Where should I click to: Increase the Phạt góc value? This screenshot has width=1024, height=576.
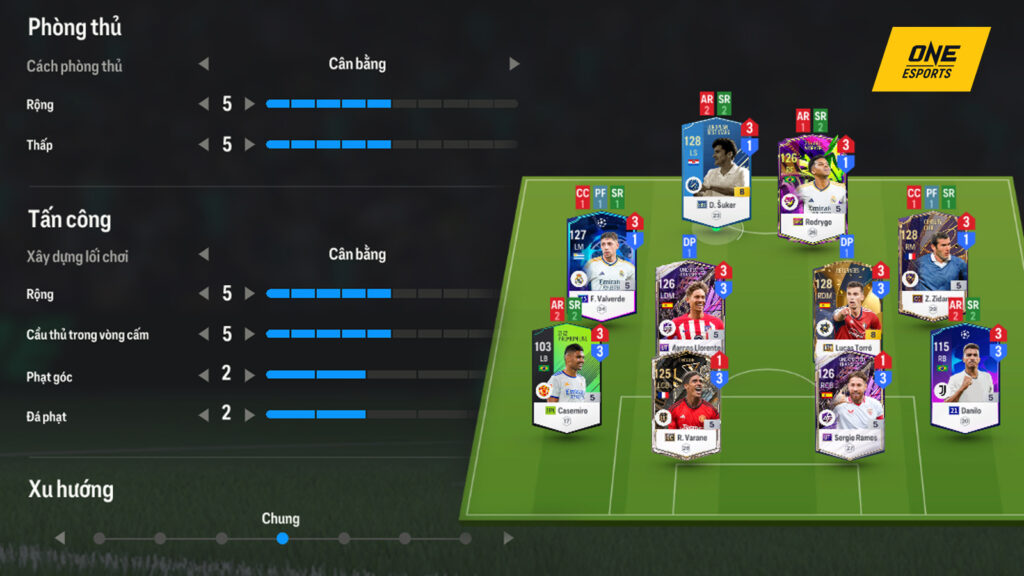click(x=250, y=374)
